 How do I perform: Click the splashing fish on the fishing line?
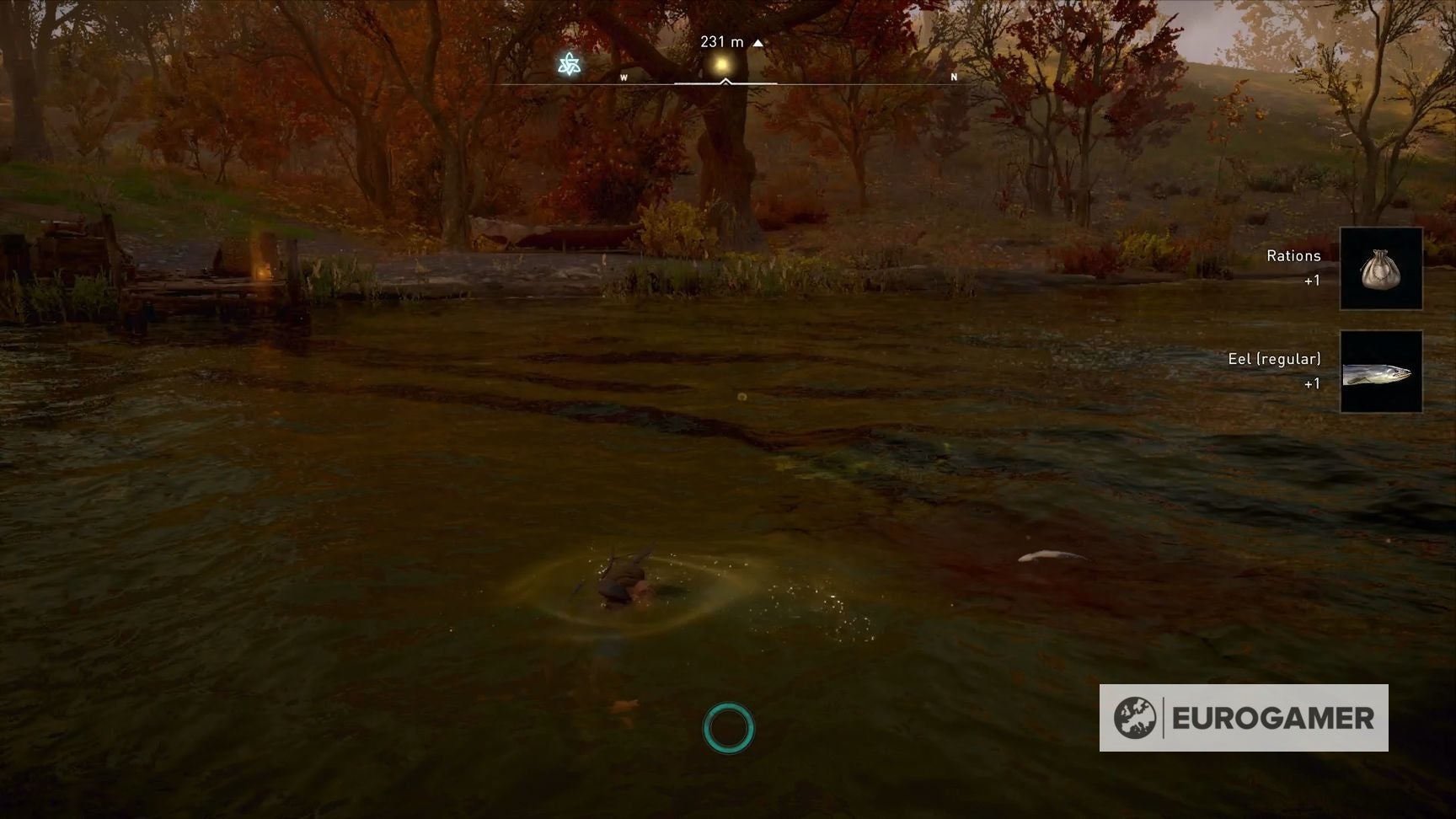624,581
